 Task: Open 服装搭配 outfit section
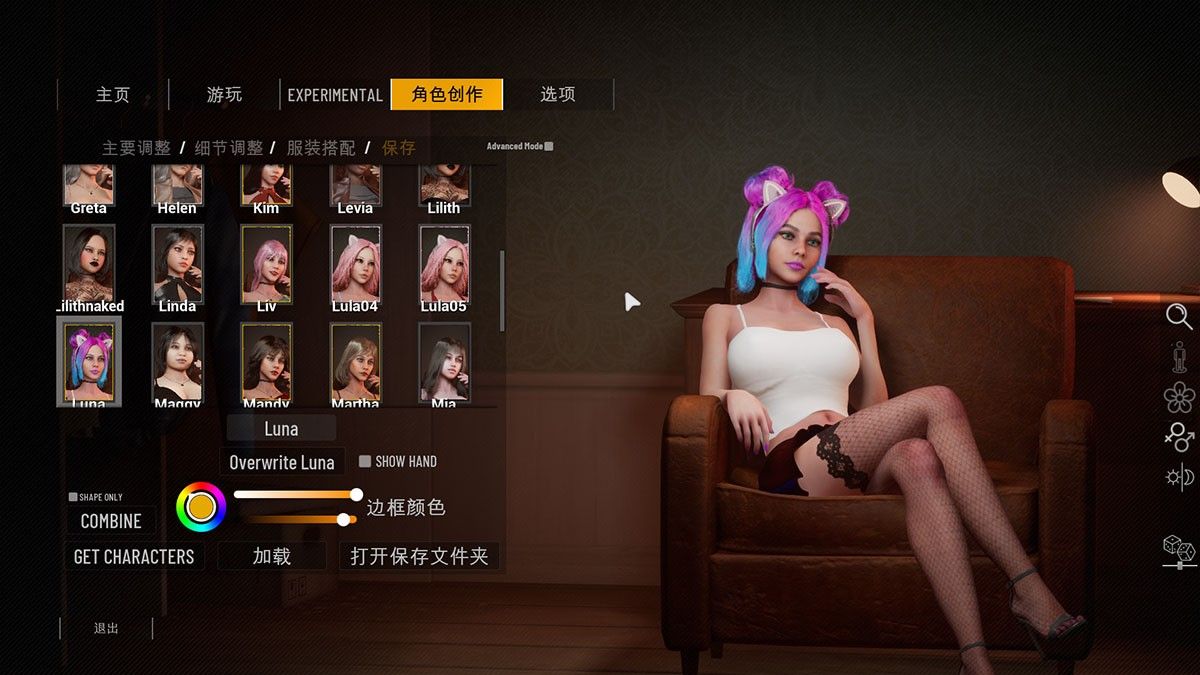pyautogui.click(x=321, y=148)
